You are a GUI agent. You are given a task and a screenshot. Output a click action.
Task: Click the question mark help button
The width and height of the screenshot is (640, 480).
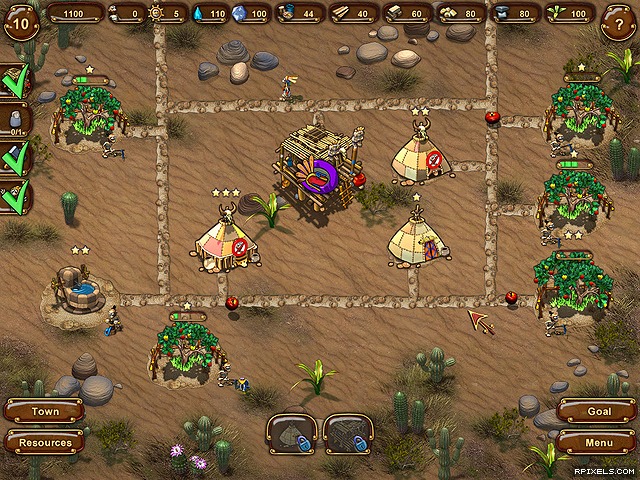click(620, 24)
